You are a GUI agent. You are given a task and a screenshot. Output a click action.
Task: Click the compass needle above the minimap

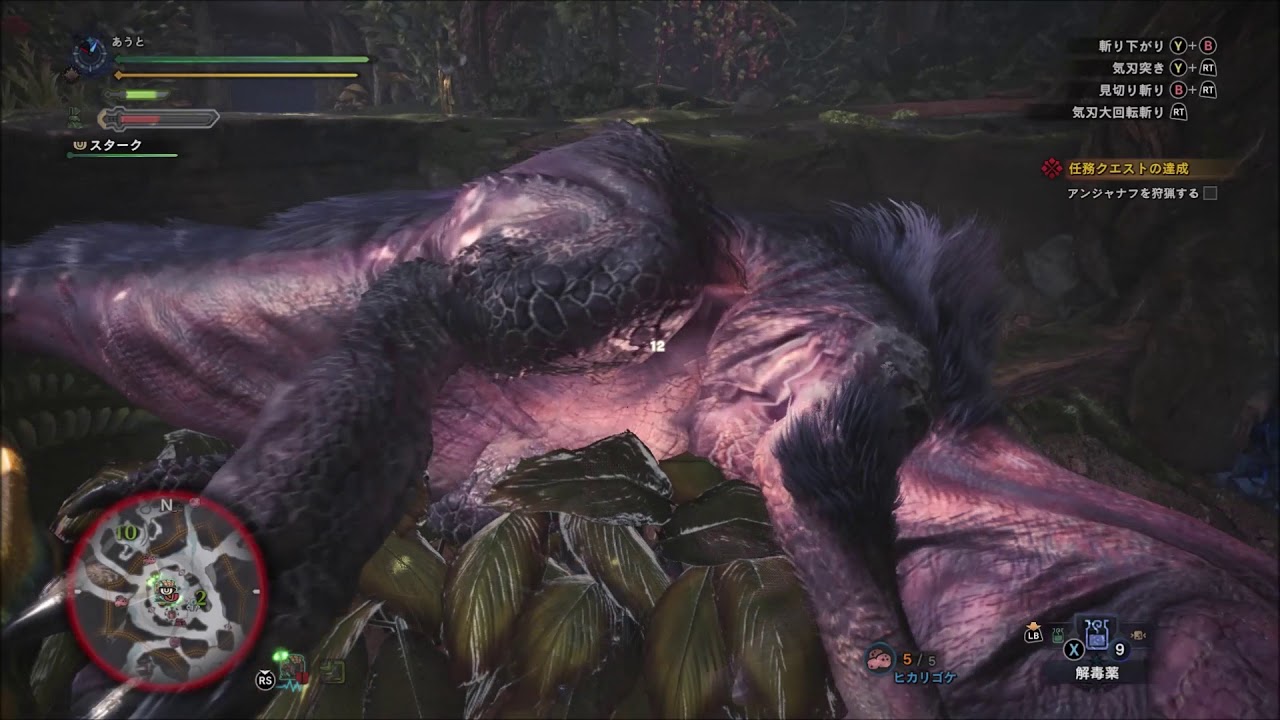coord(92,53)
